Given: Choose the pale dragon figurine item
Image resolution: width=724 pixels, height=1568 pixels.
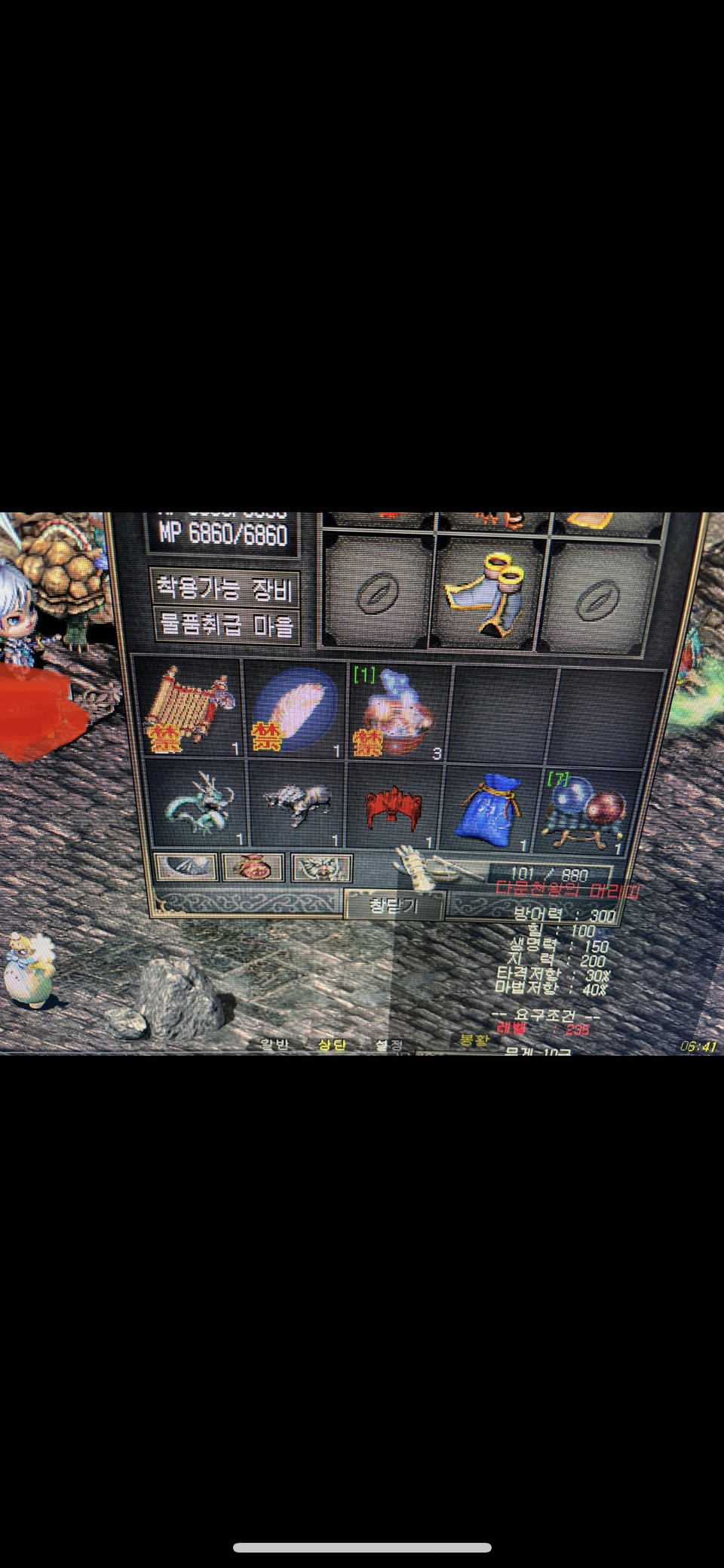Looking at the screenshot, I should tap(199, 805).
